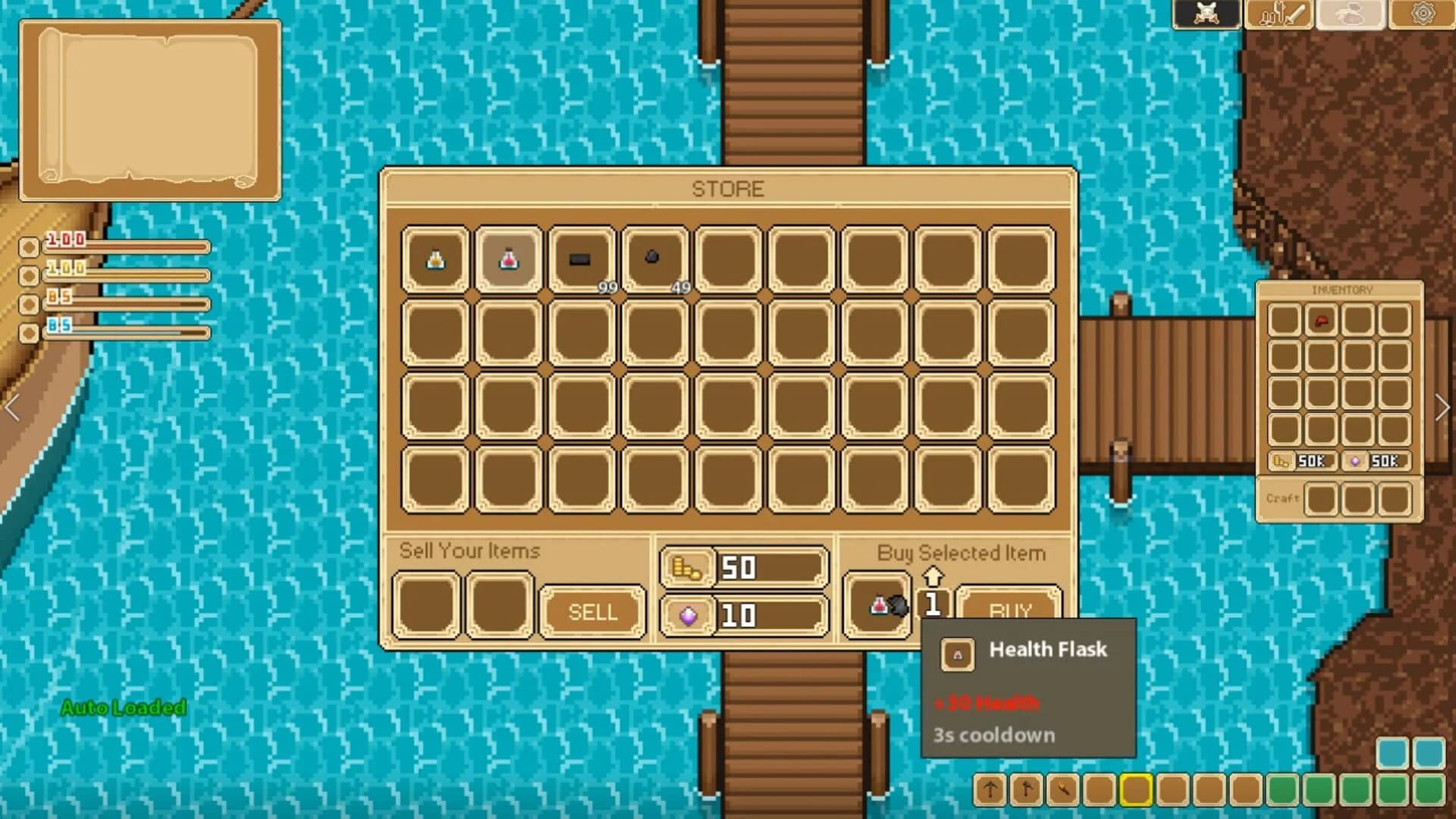This screenshot has height=819, width=1456.
Task: Open the boots-and-sword equipment panel
Action: tap(1279, 13)
